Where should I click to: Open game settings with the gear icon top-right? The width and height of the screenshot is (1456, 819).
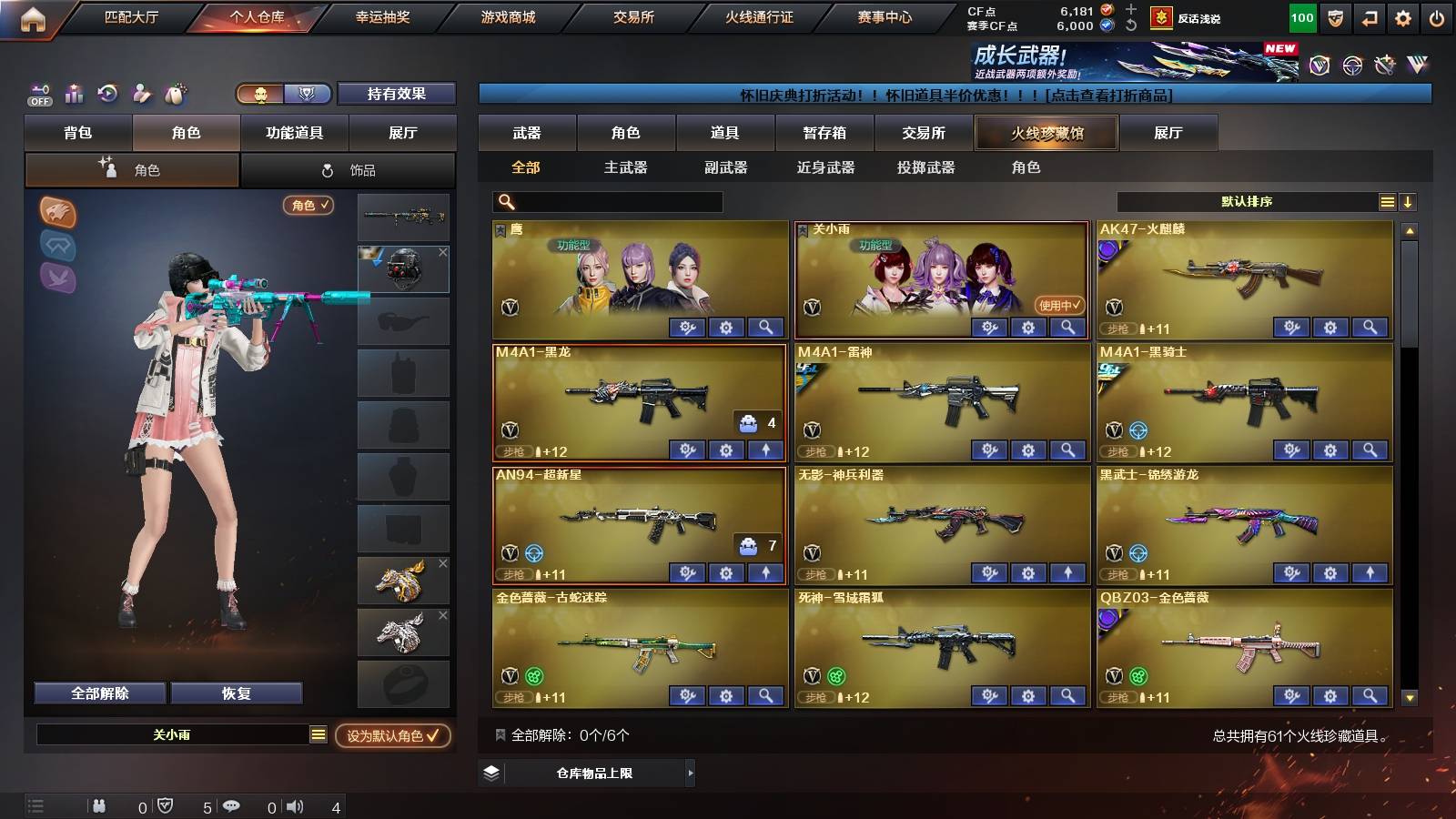point(1404,15)
